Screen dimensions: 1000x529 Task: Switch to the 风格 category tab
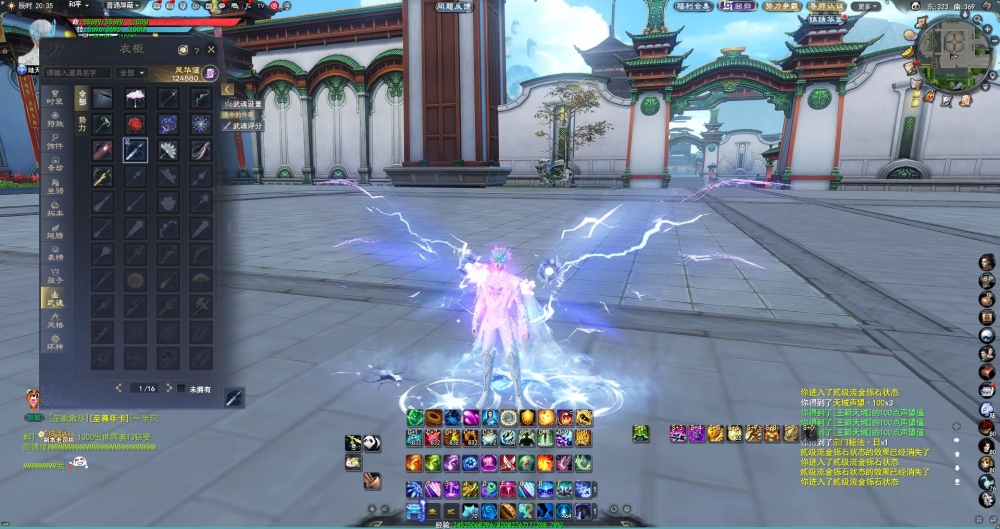(56, 324)
